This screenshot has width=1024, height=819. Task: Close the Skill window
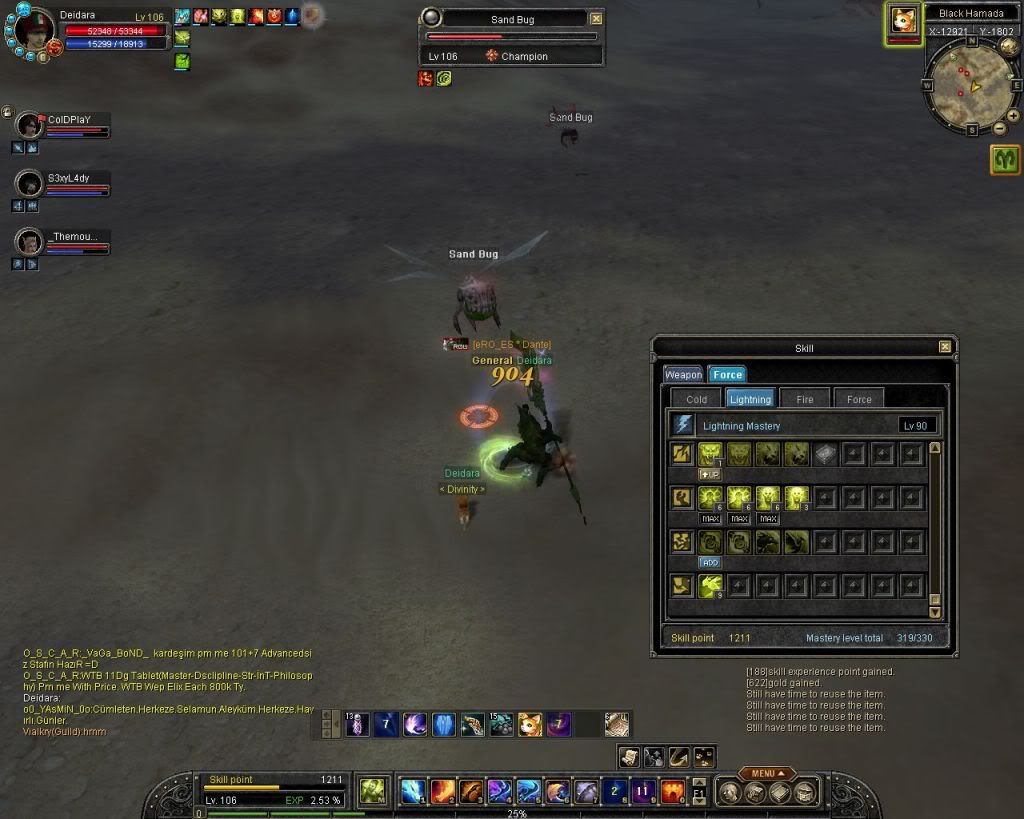pyautogui.click(x=945, y=347)
